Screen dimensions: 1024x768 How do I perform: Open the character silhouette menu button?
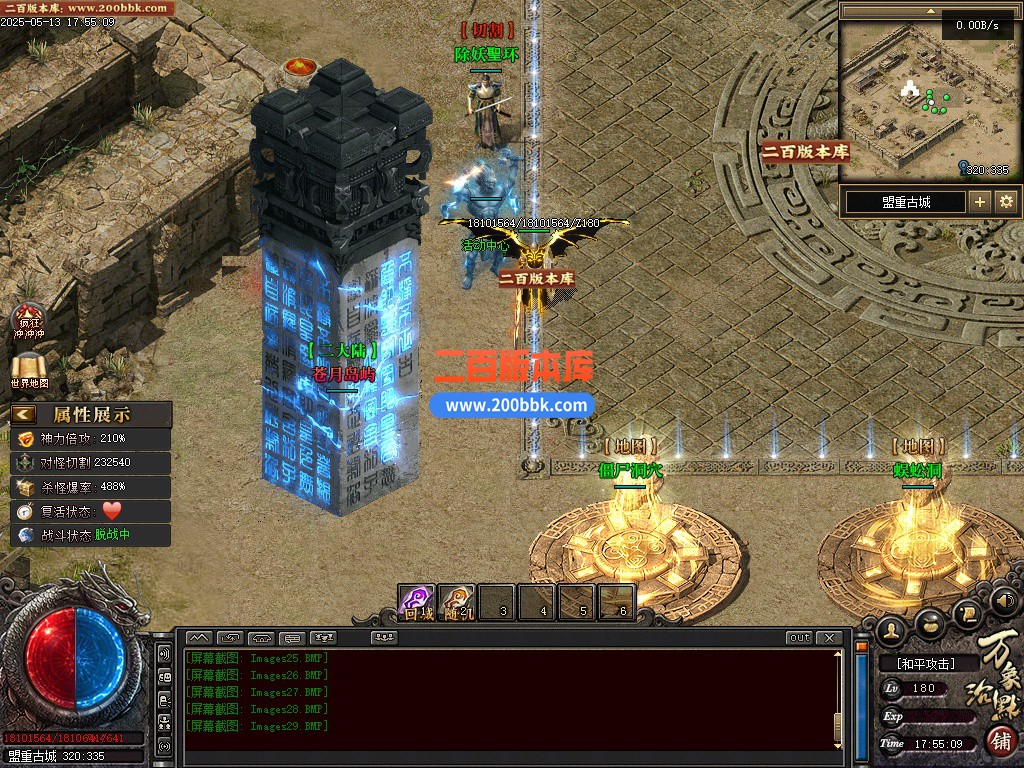point(891,630)
